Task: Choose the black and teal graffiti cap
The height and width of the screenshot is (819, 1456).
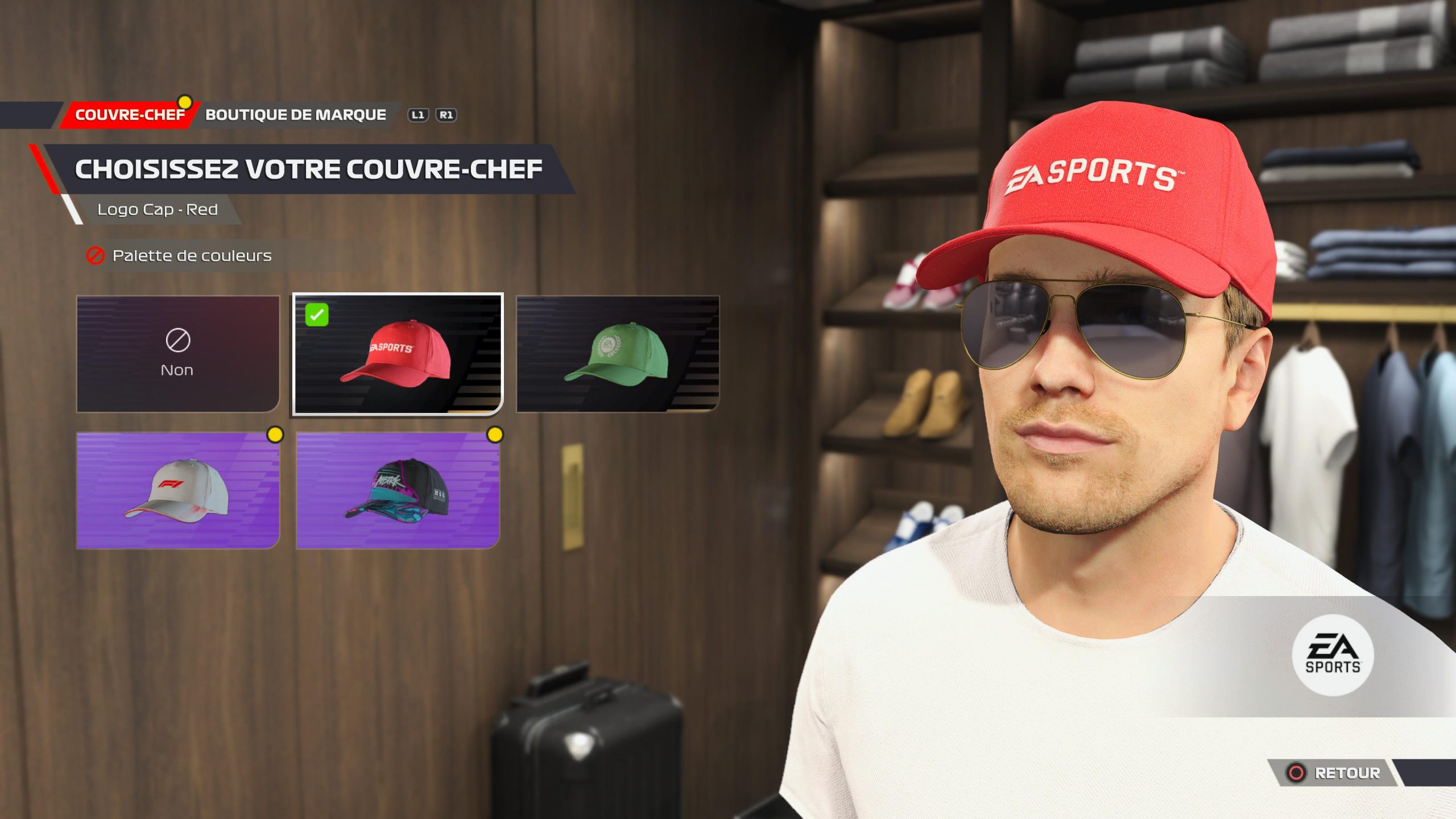Action: click(x=398, y=490)
